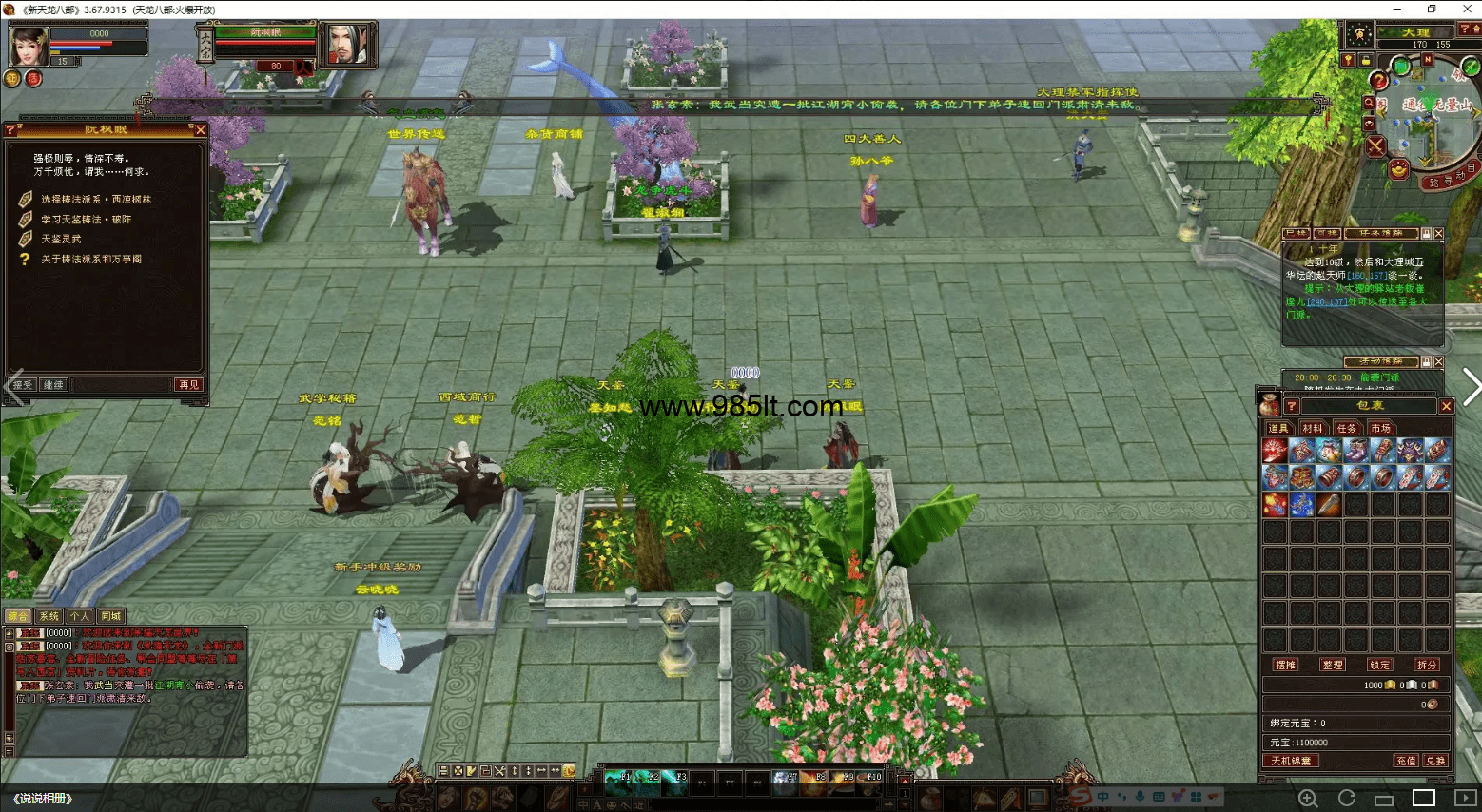Choose dialogue option 选择铸法派系·西凉枫林
Viewport: 1482px width, 812px height.
coord(95,200)
